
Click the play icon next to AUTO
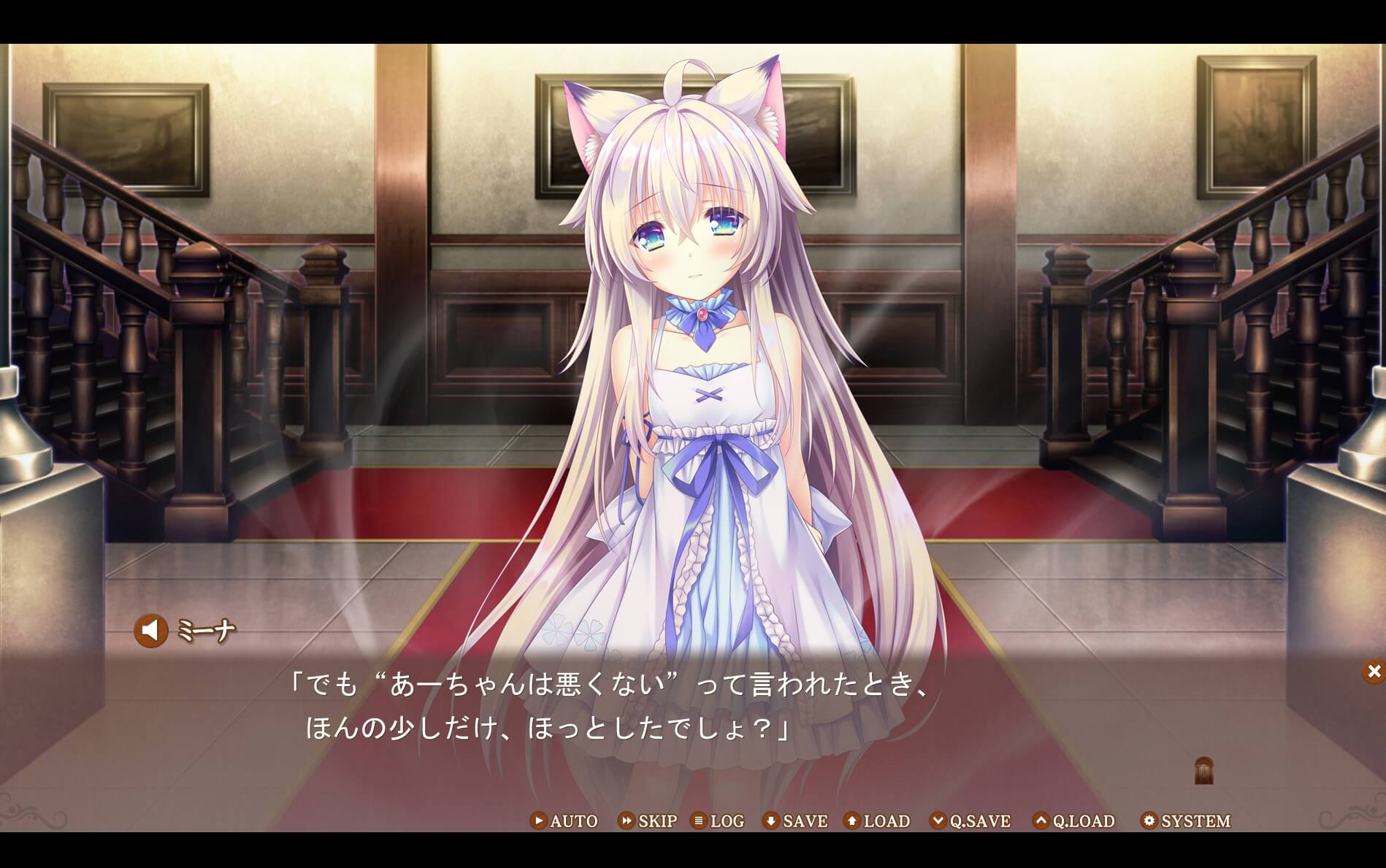click(538, 821)
